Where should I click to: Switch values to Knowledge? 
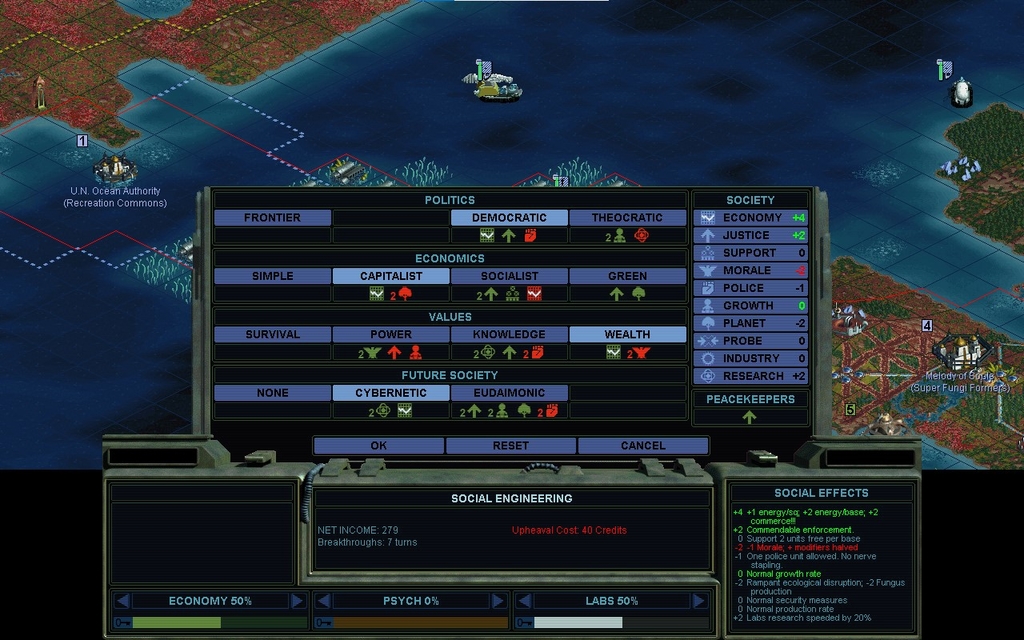509,335
